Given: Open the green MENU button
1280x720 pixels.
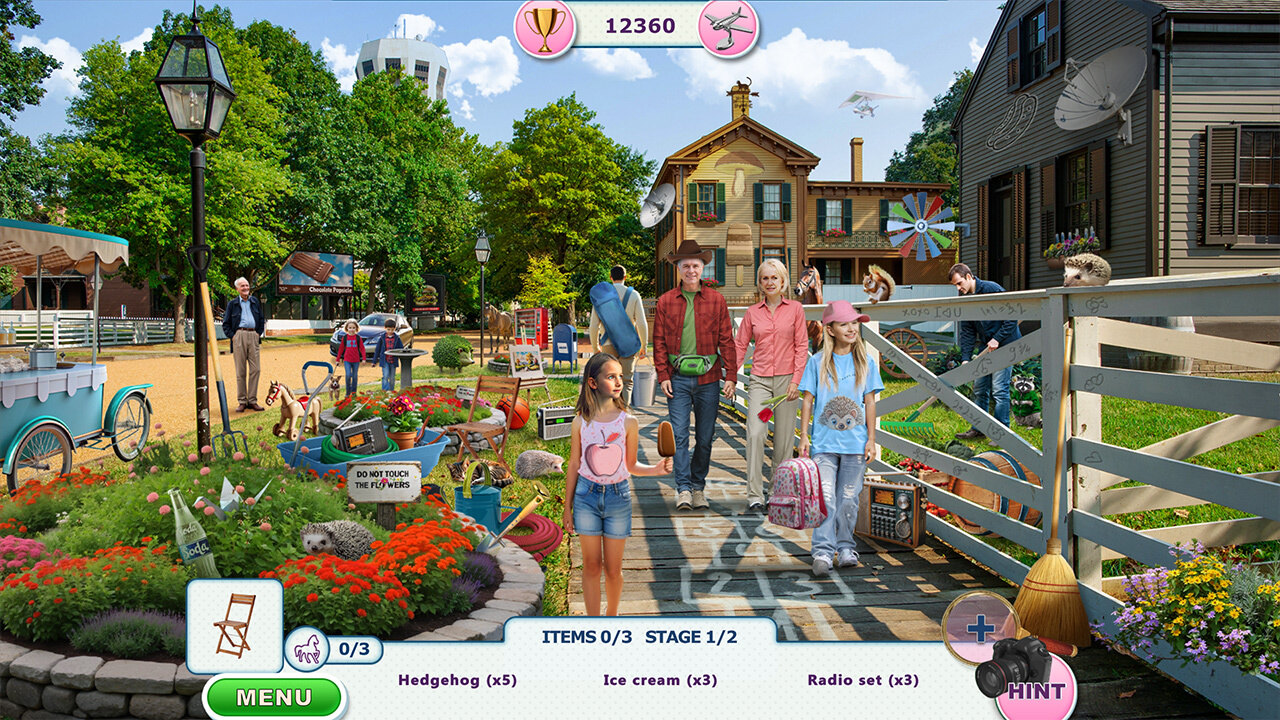Looking at the screenshot, I should 274,697.
